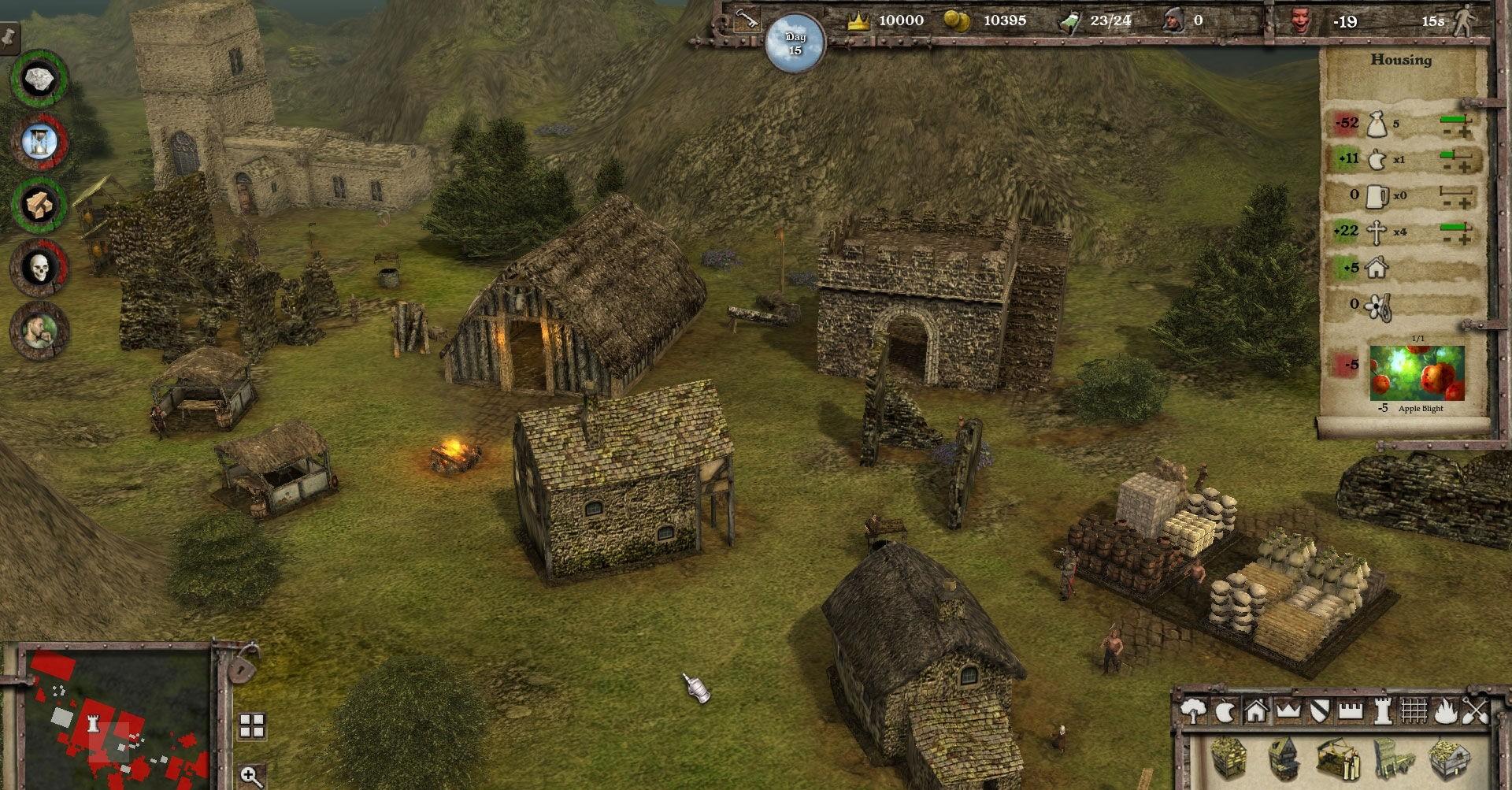
Task: Click the plus button for rations
Action: (x=1465, y=132)
